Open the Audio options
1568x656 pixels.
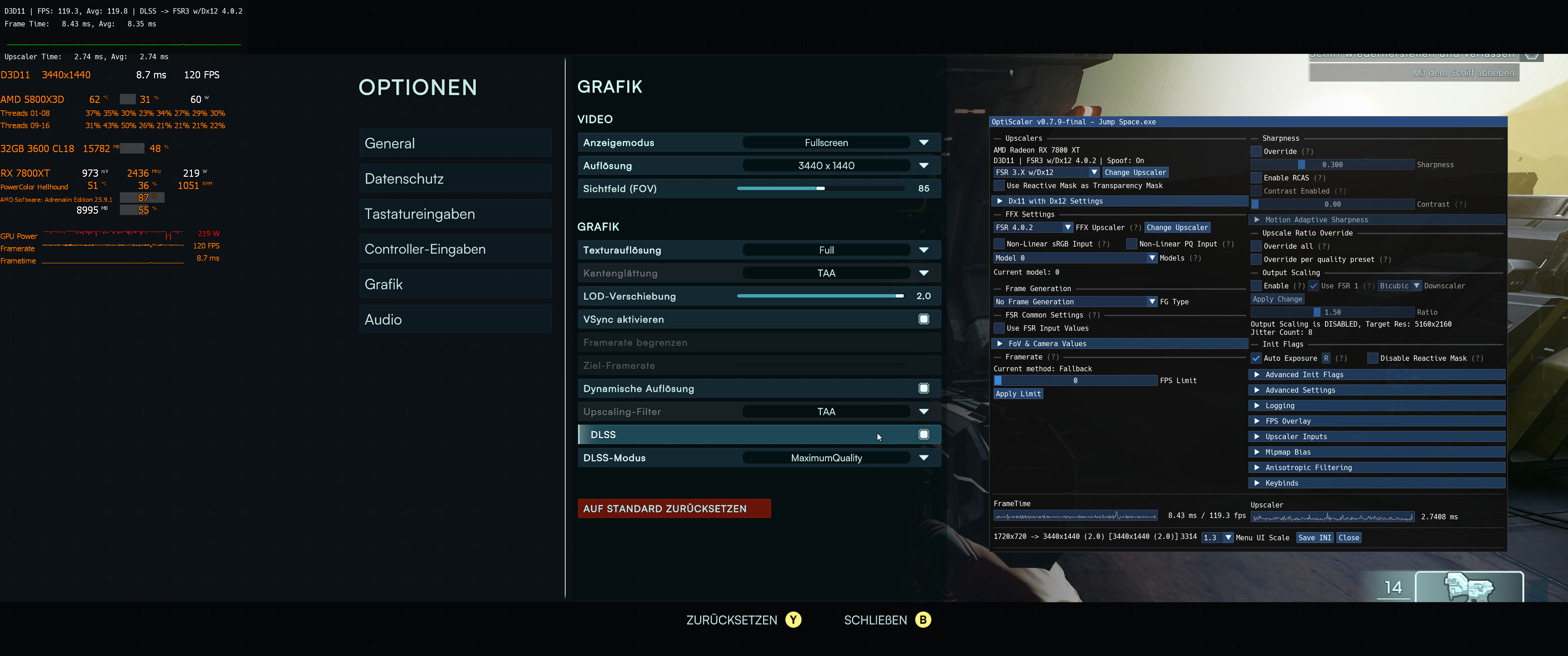point(455,319)
